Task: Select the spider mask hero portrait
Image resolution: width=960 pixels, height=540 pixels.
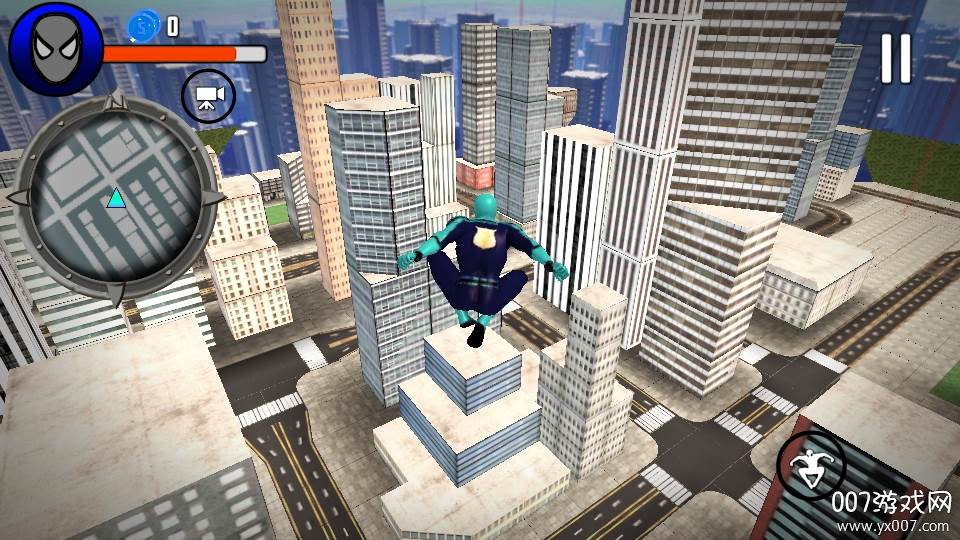Action: pos(54,48)
